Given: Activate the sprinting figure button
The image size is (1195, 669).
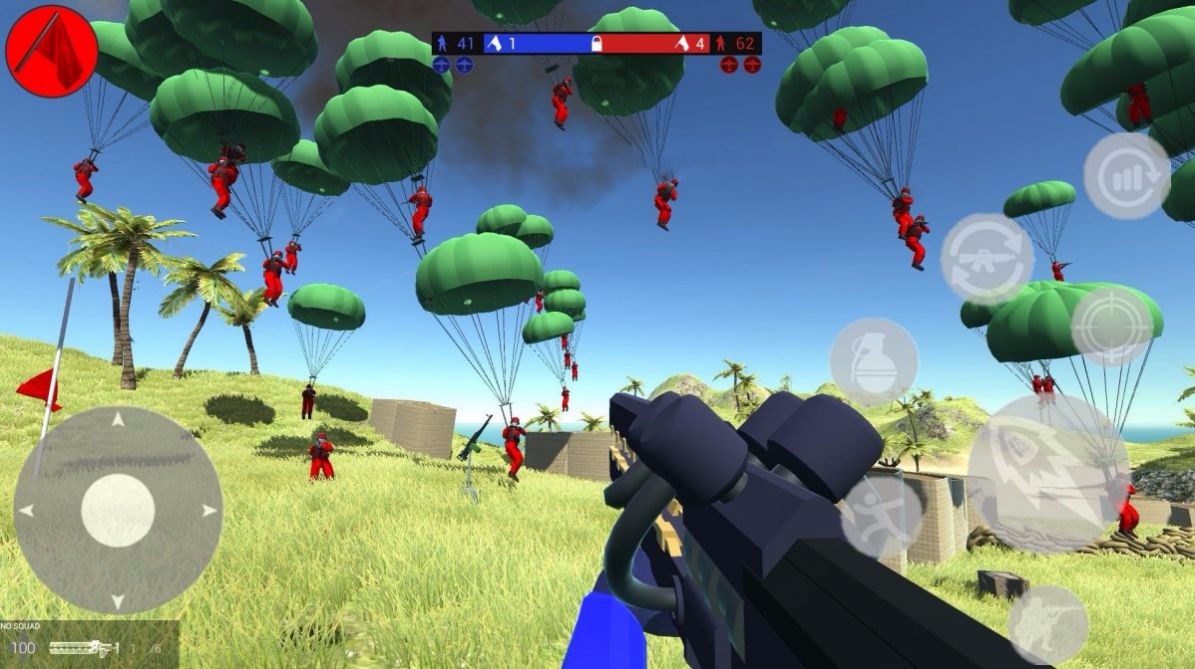Looking at the screenshot, I should click(881, 516).
